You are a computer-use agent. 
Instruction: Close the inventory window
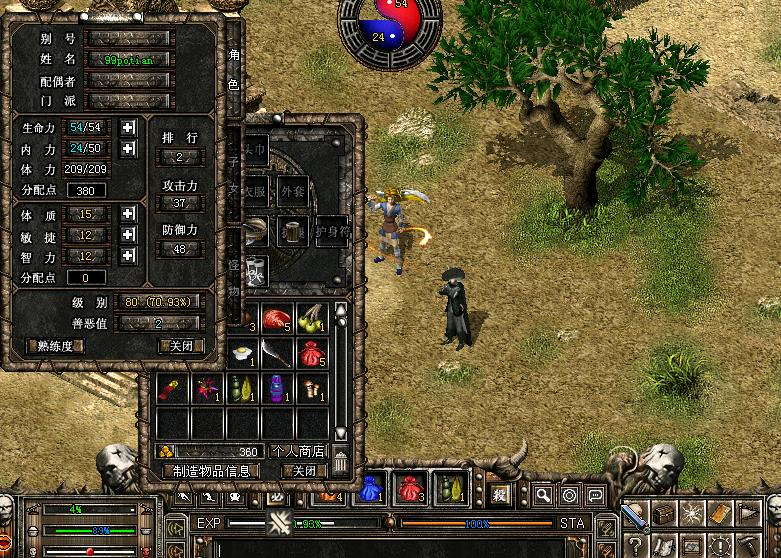tap(303, 471)
